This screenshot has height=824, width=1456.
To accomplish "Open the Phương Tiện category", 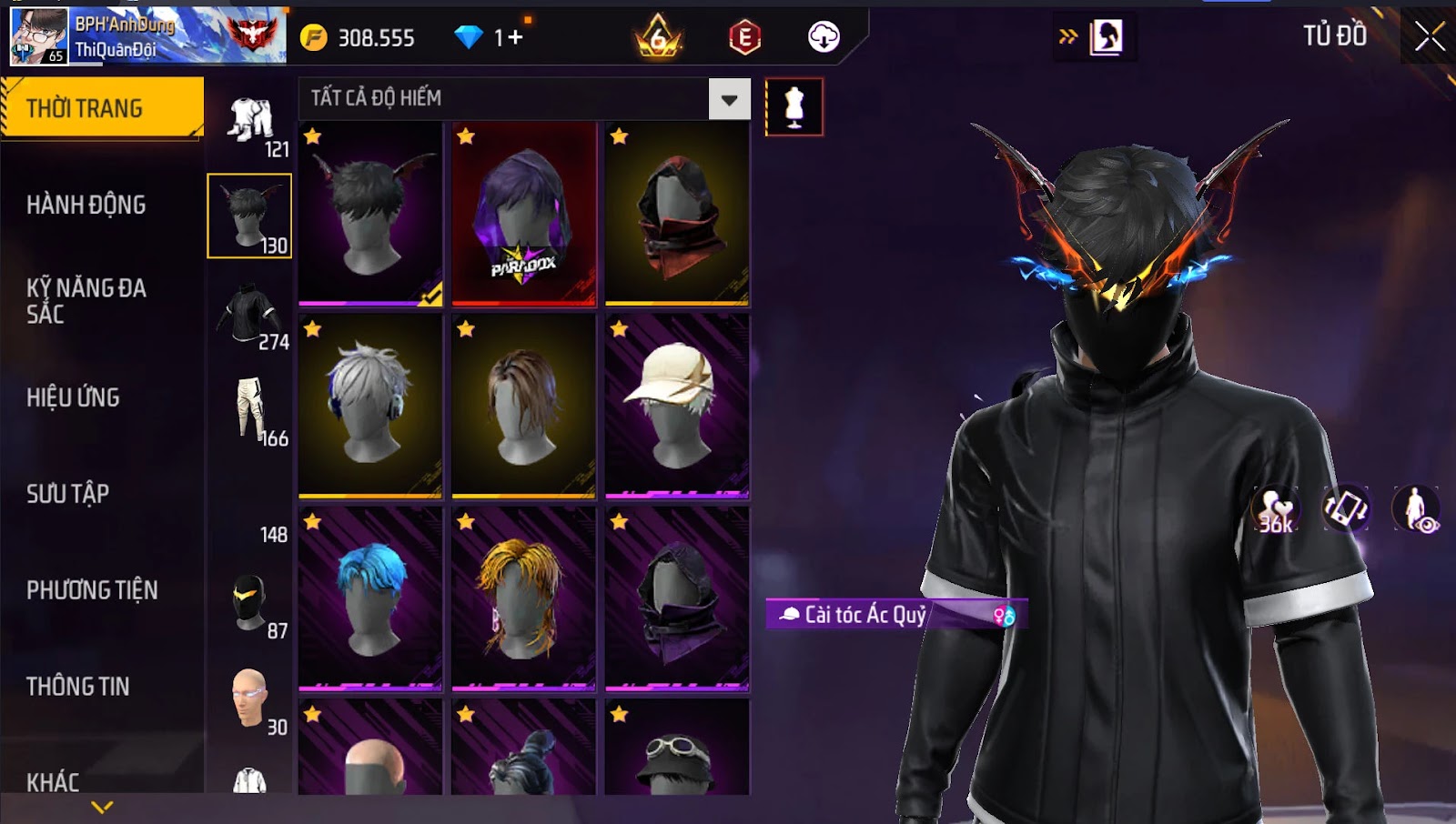I will 92,590.
